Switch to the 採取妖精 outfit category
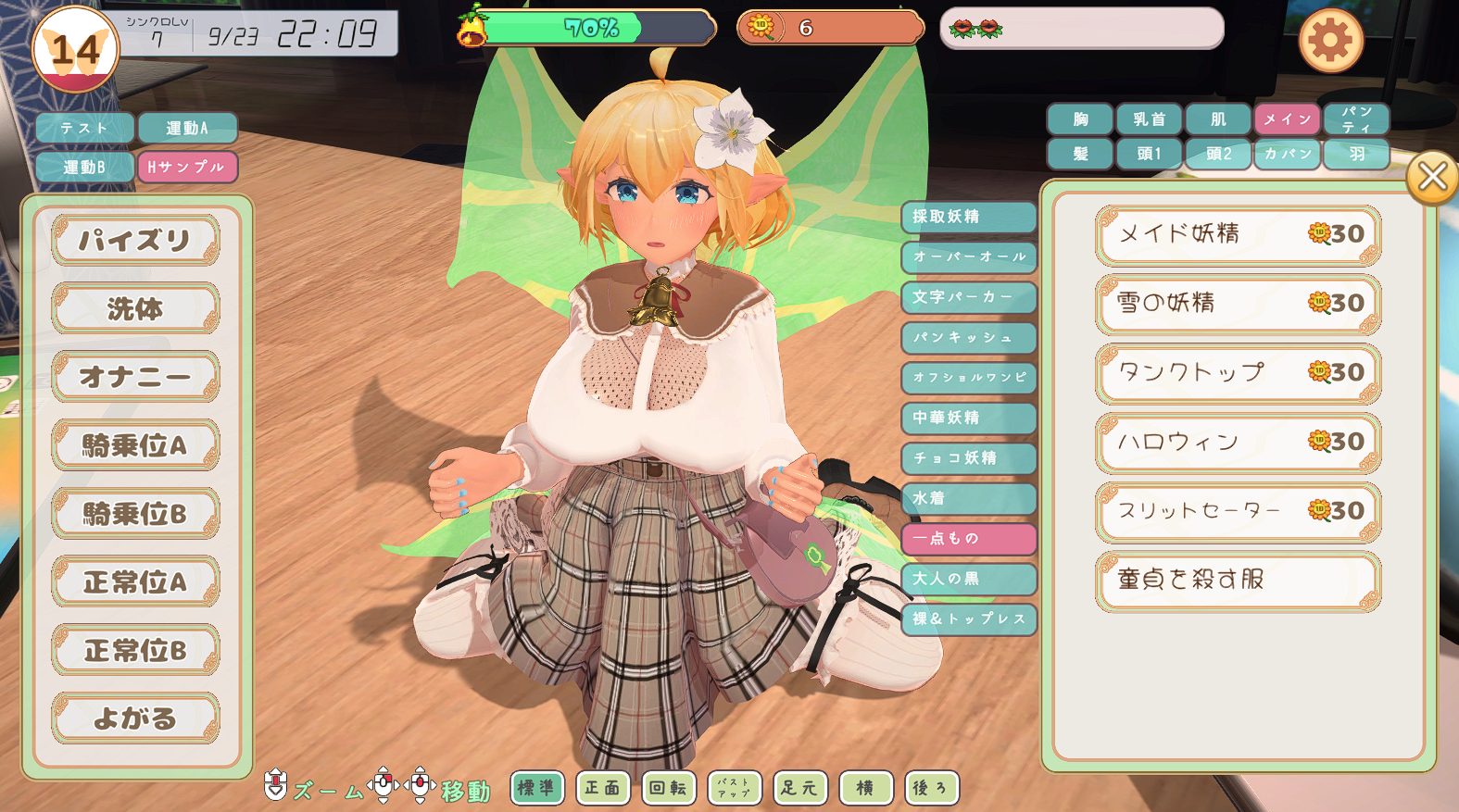Screen dimensions: 1459x812 tap(967, 217)
